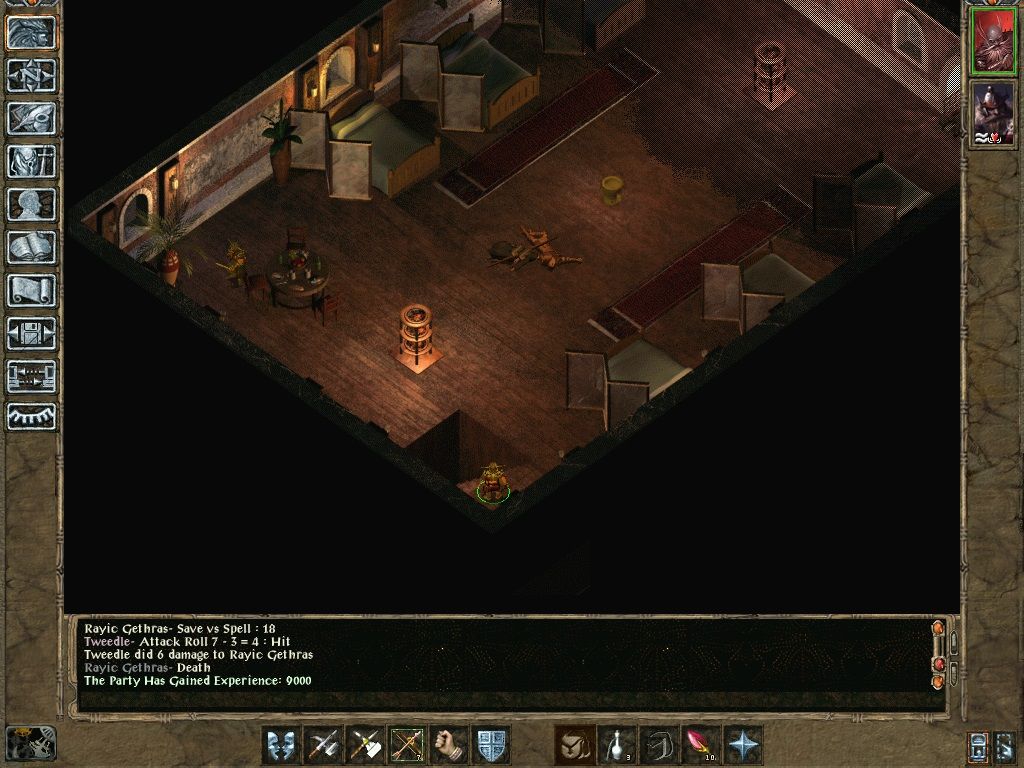Return to the game view button
This screenshot has width=1024, height=768.
(x=31, y=33)
